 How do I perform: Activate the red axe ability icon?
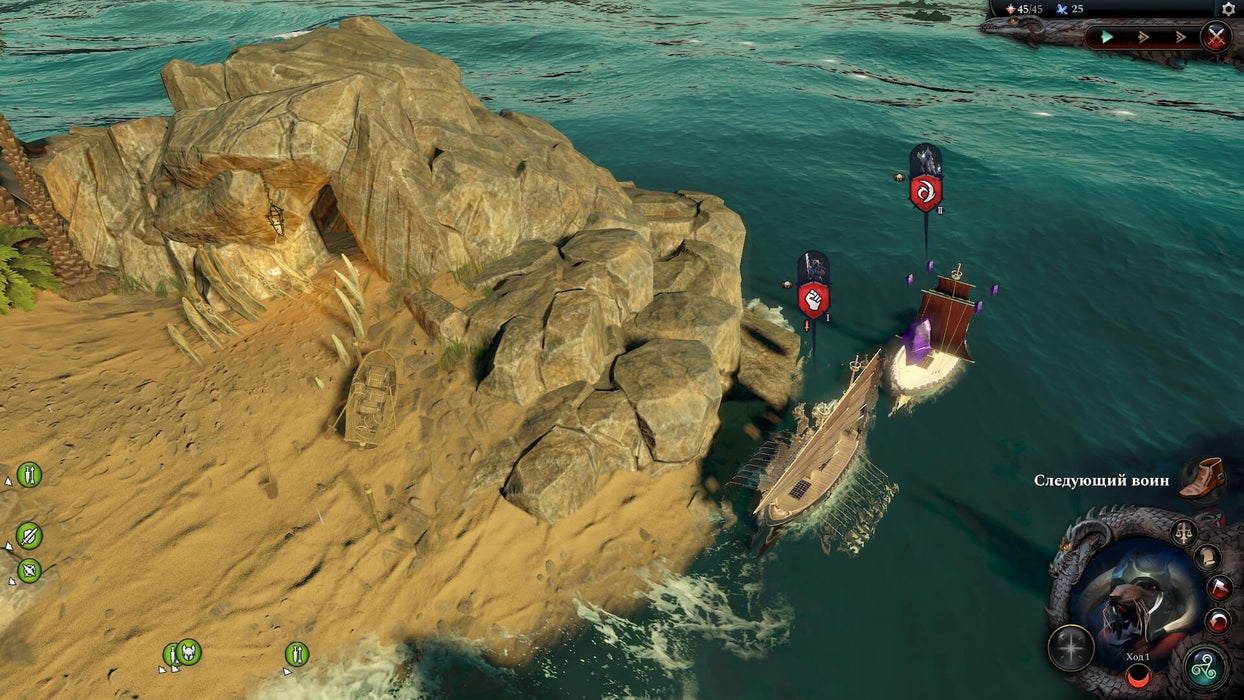(x=1218, y=588)
